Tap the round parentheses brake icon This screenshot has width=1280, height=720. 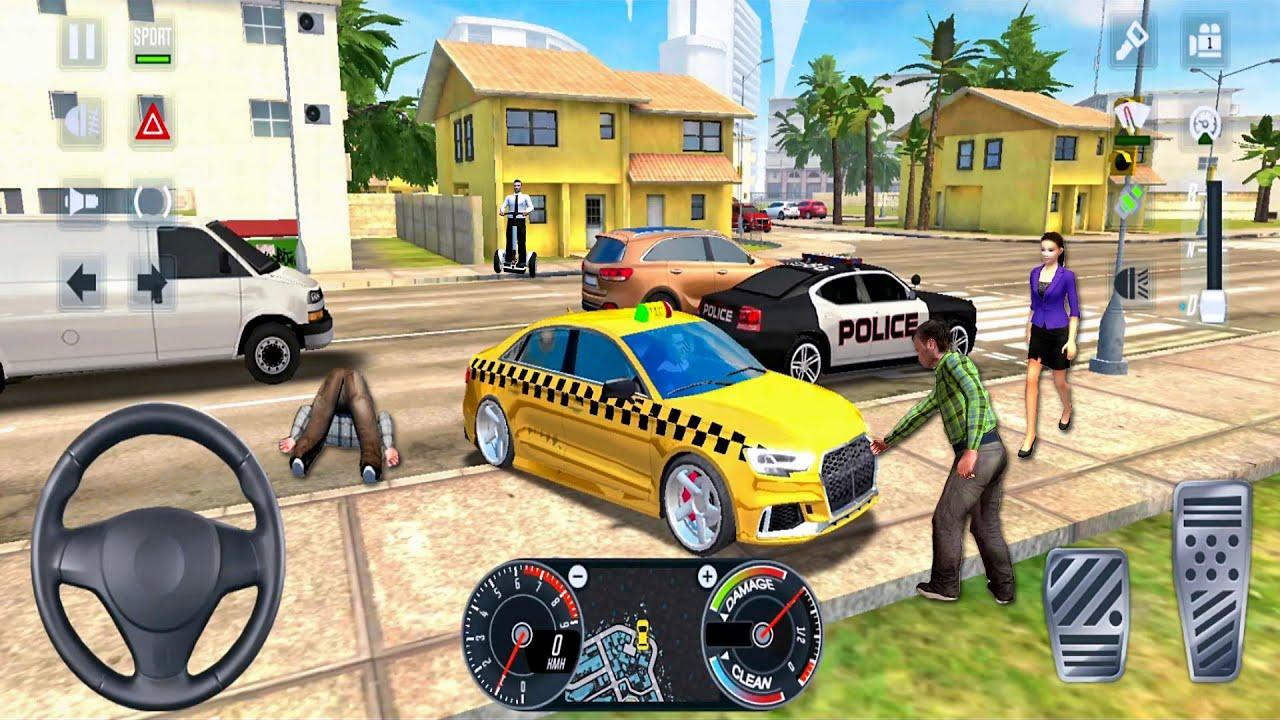click(x=152, y=201)
